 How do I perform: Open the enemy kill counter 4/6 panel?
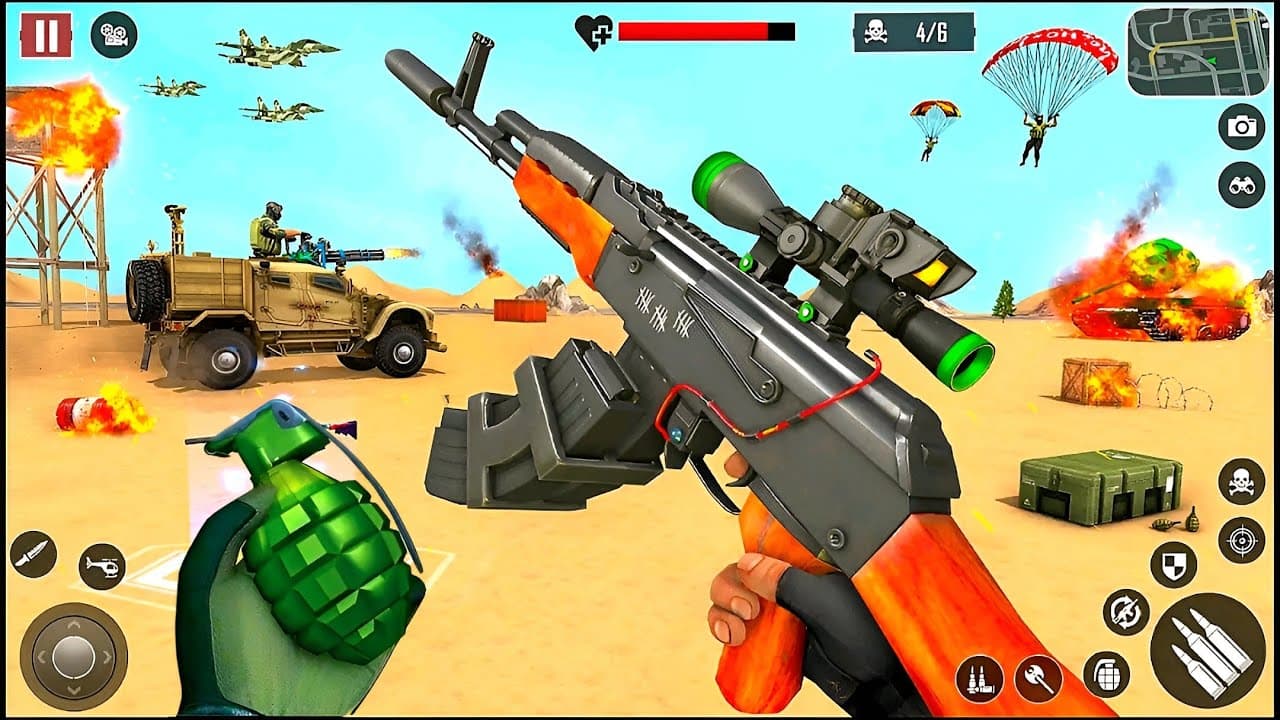[x=915, y=30]
